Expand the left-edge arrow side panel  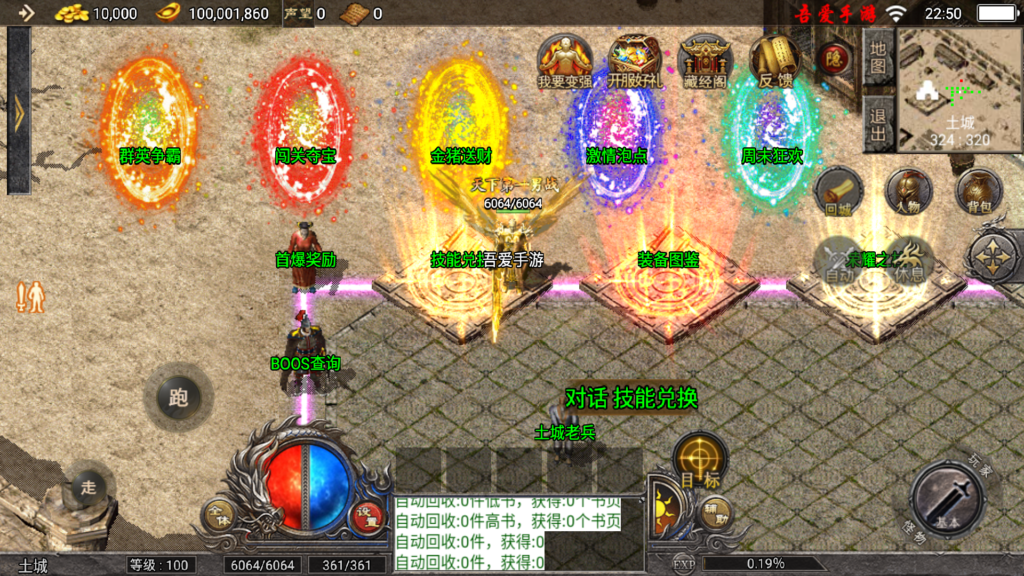(19, 110)
